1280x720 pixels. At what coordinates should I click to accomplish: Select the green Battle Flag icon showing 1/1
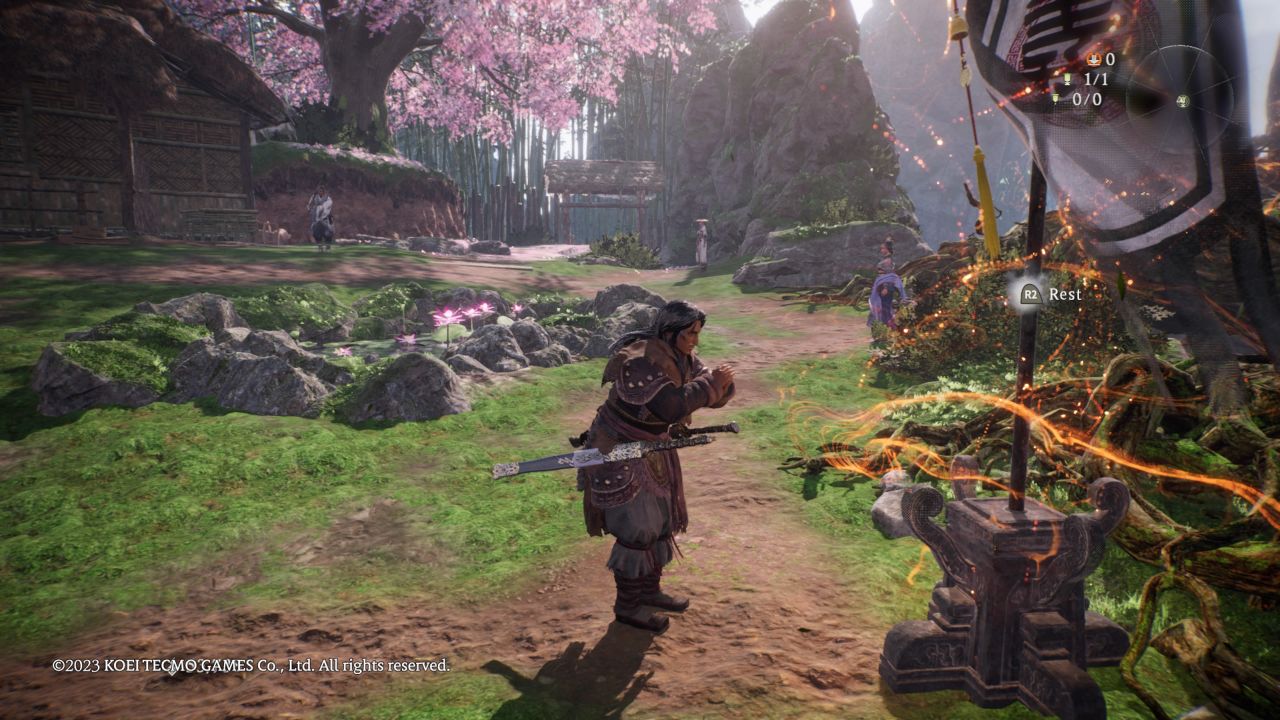tap(1069, 80)
